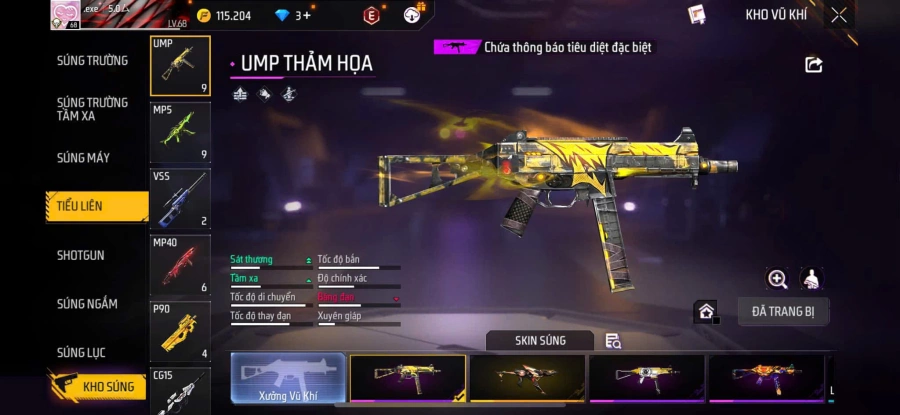This screenshot has width=900, height=415.
Task: Click the magnifier zoom-in icon
Action: coord(777,279)
